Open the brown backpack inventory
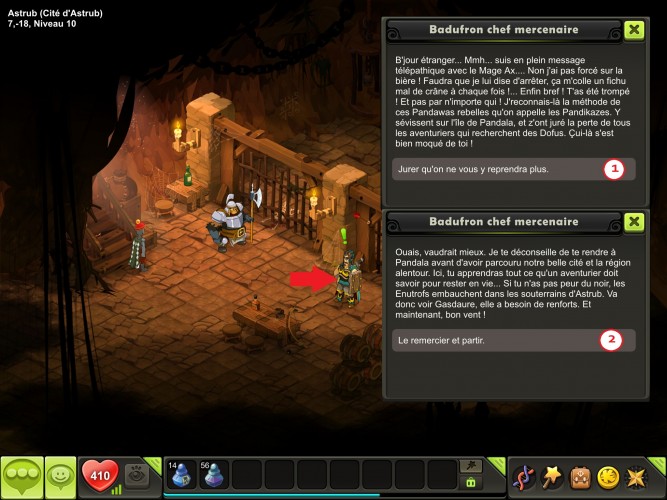This screenshot has width=667, height=500. [580, 476]
